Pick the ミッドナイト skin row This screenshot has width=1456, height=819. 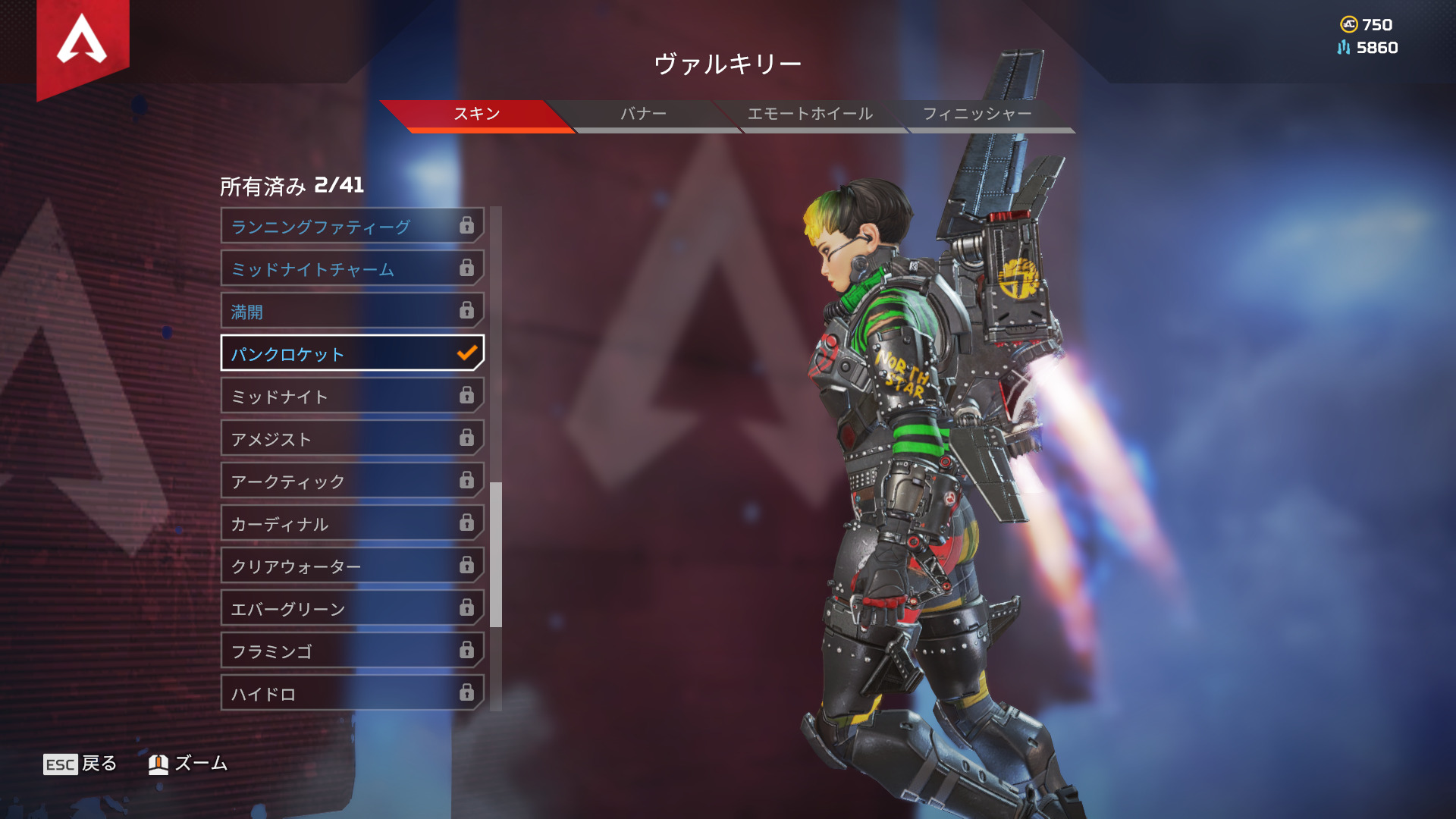click(352, 396)
